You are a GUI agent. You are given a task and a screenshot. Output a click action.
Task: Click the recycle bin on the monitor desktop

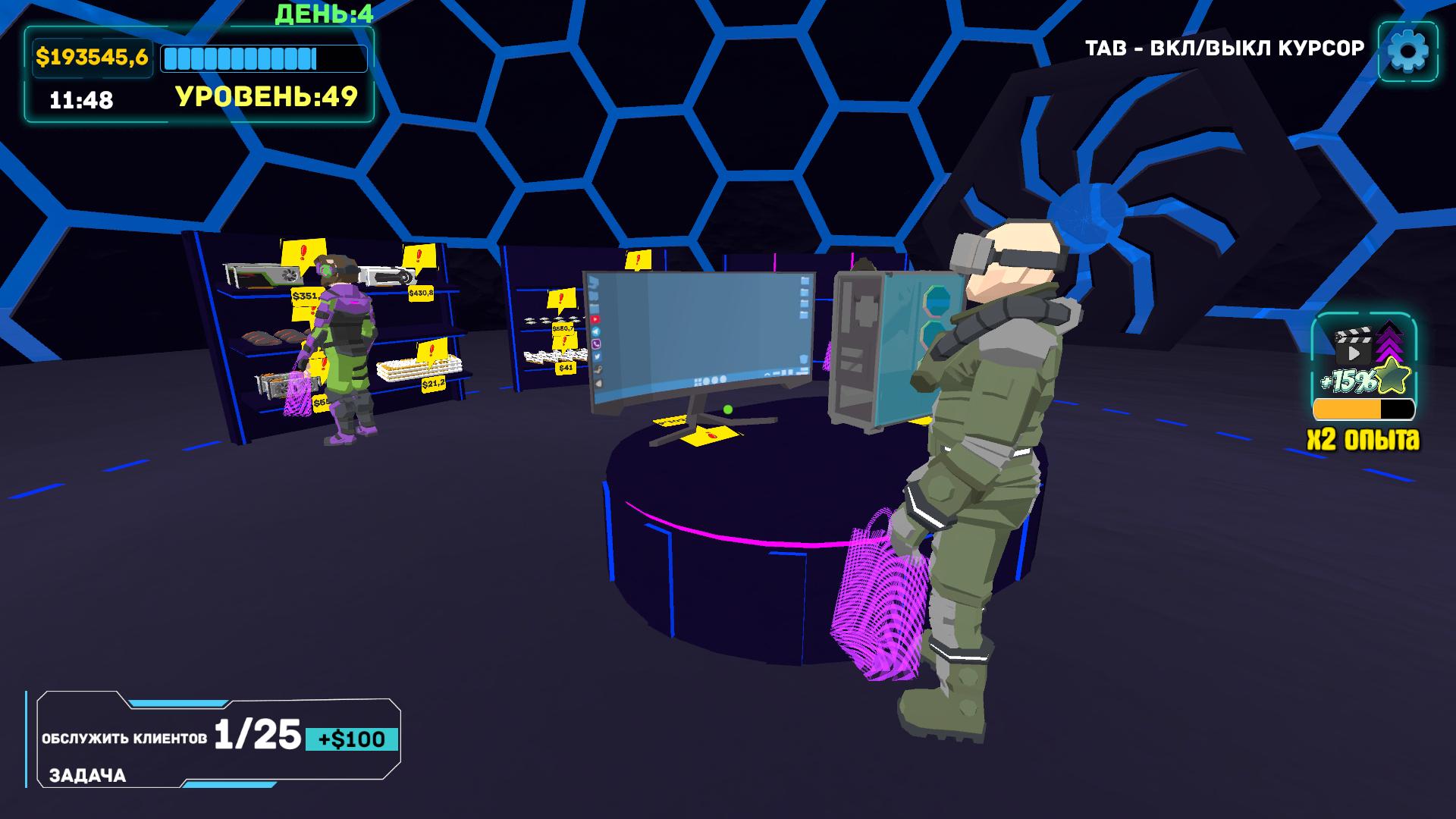point(805,359)
